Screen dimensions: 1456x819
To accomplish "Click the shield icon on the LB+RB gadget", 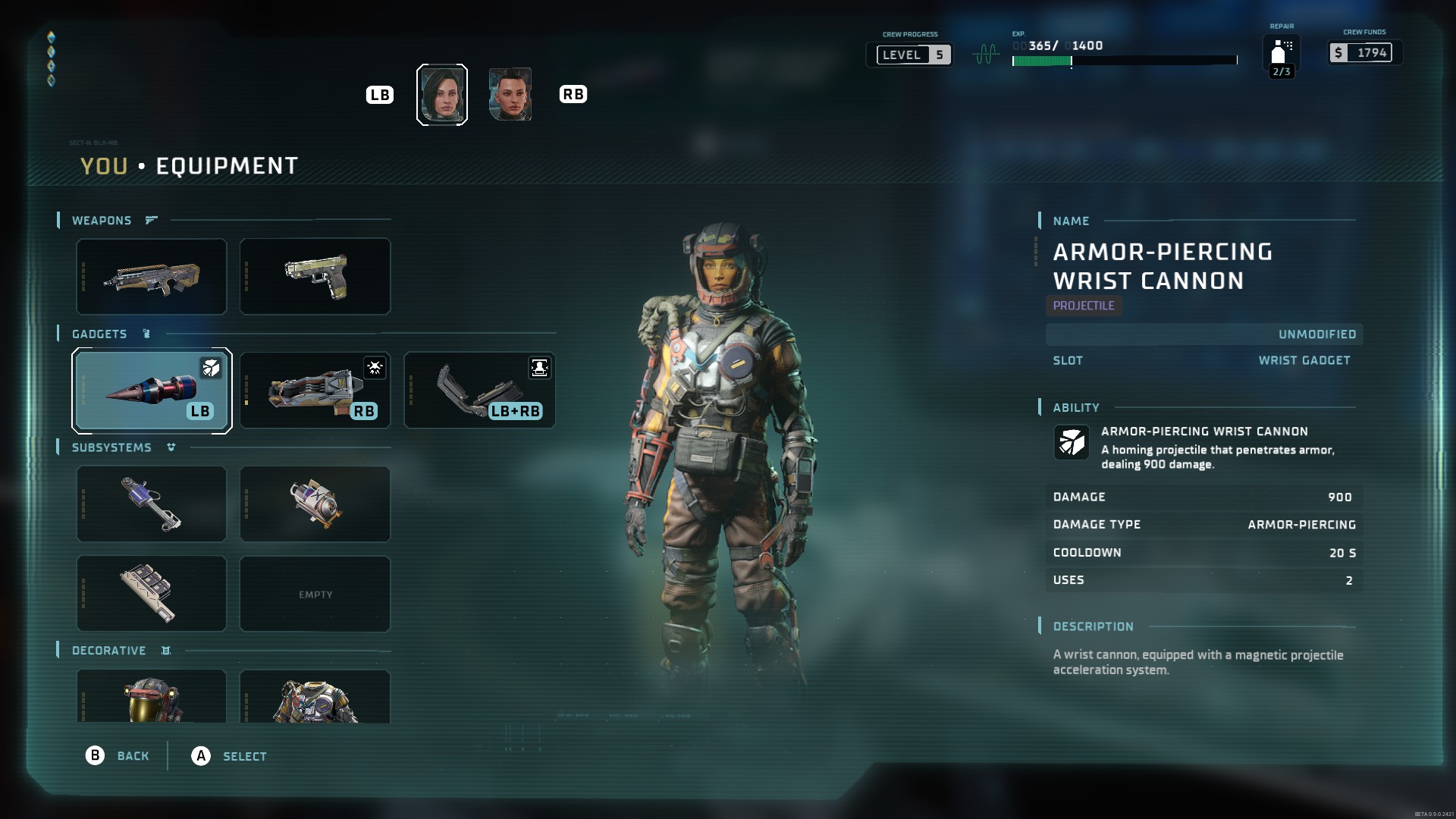I will (539, 369).
